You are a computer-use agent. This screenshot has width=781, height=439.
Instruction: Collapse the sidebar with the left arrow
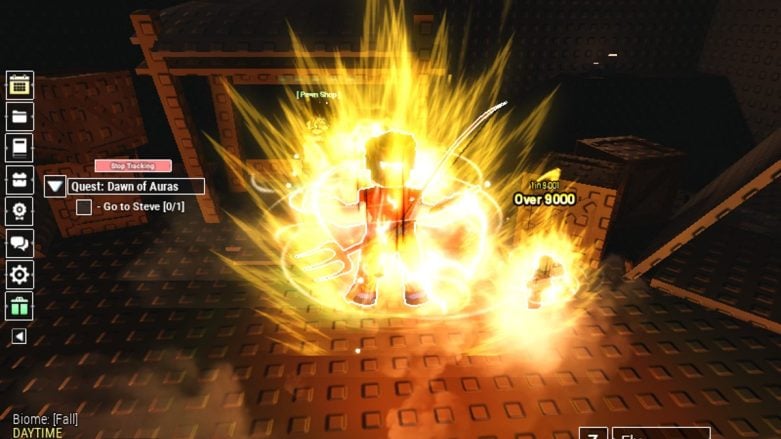click(19, 337)
